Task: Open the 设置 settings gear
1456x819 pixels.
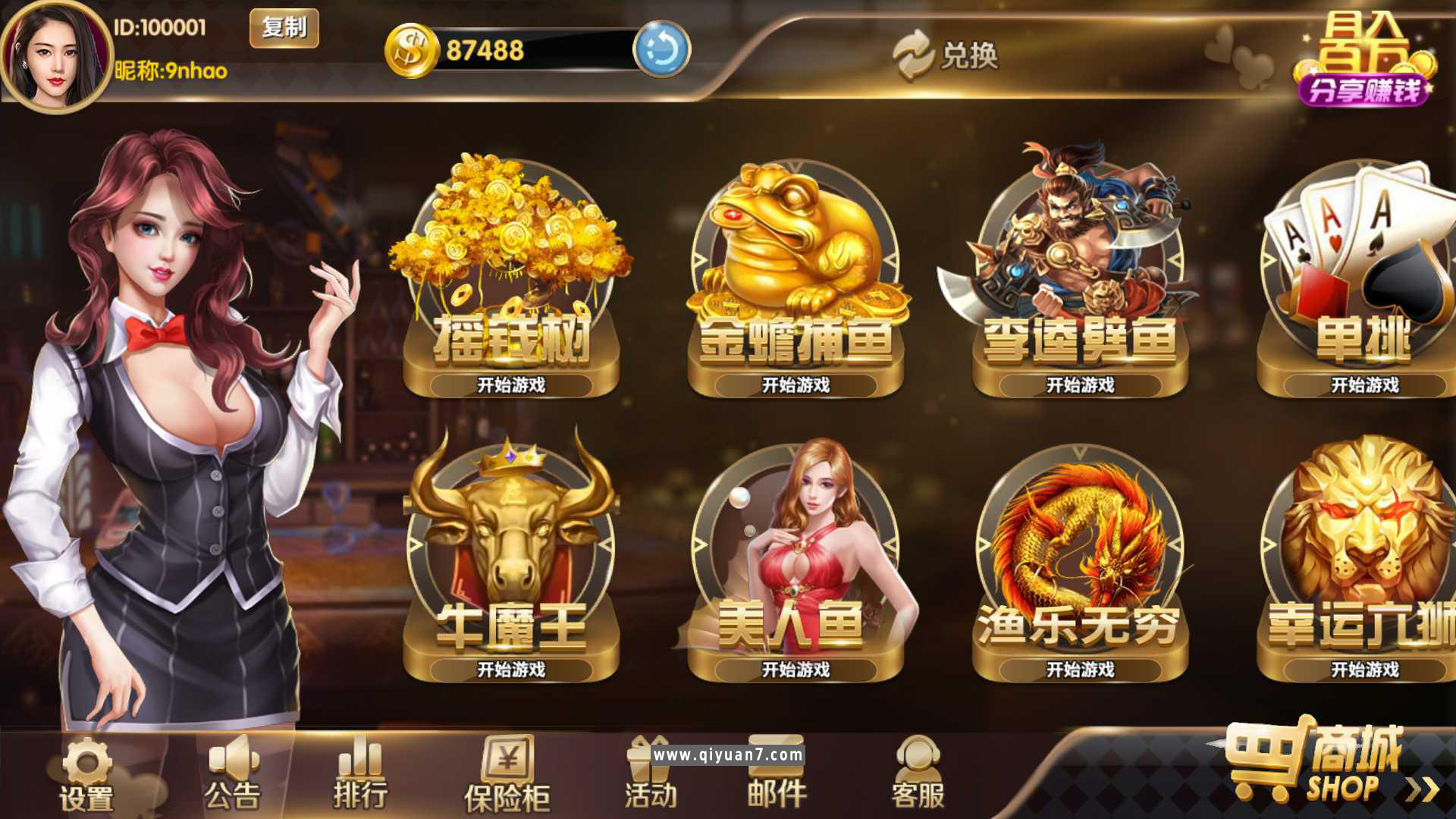Action: pos(87,766)
